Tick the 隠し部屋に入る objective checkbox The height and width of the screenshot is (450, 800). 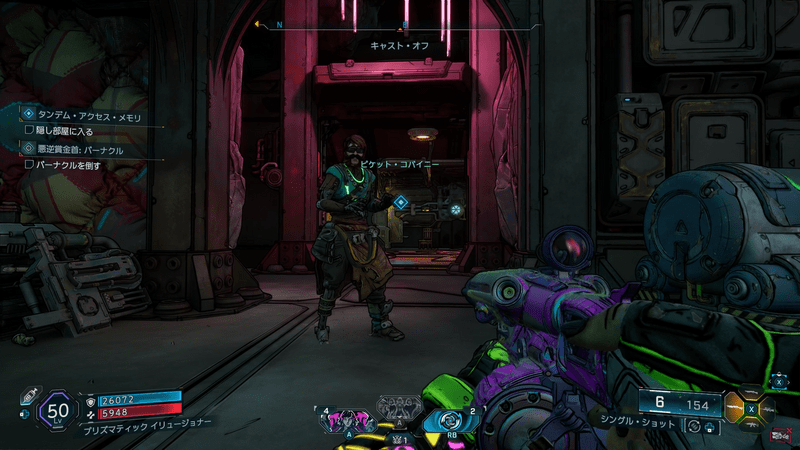tap(29, 129)
